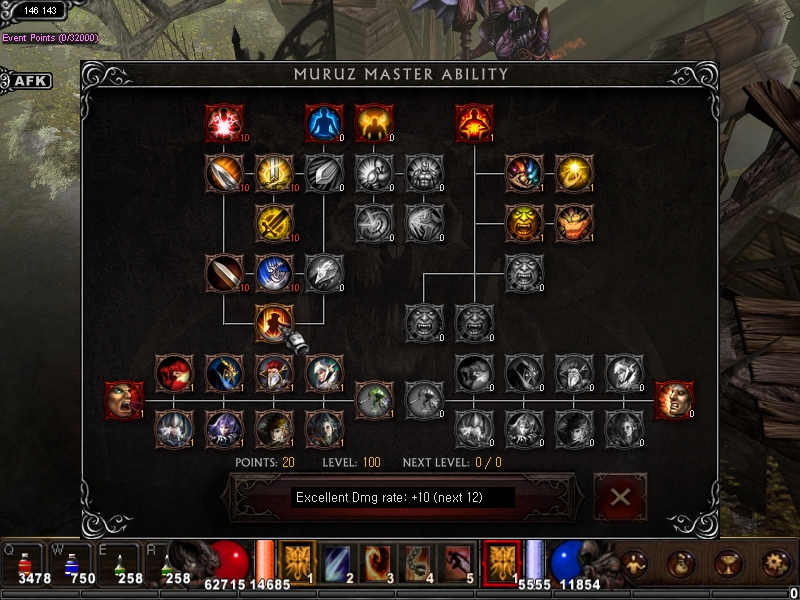800x600 pixels.
Task: Select the flaming figure skill node
Action: pyautogui.click(x=474, y=124)
